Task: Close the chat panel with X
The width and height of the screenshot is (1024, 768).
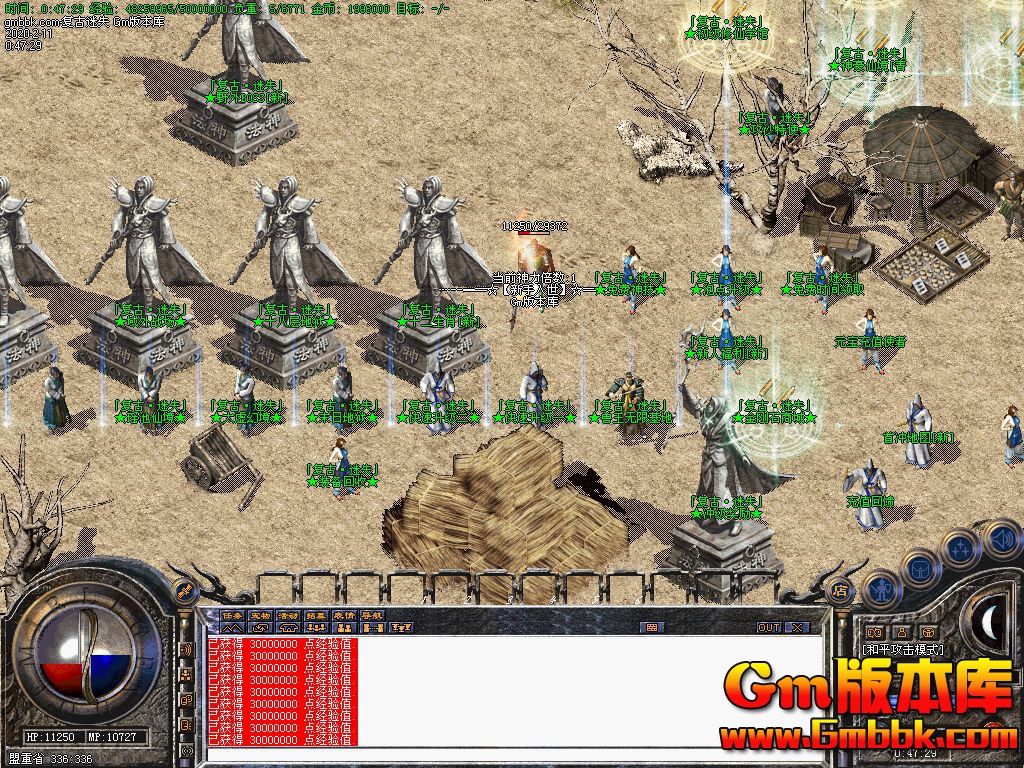Action: click(x=797, y=627)
